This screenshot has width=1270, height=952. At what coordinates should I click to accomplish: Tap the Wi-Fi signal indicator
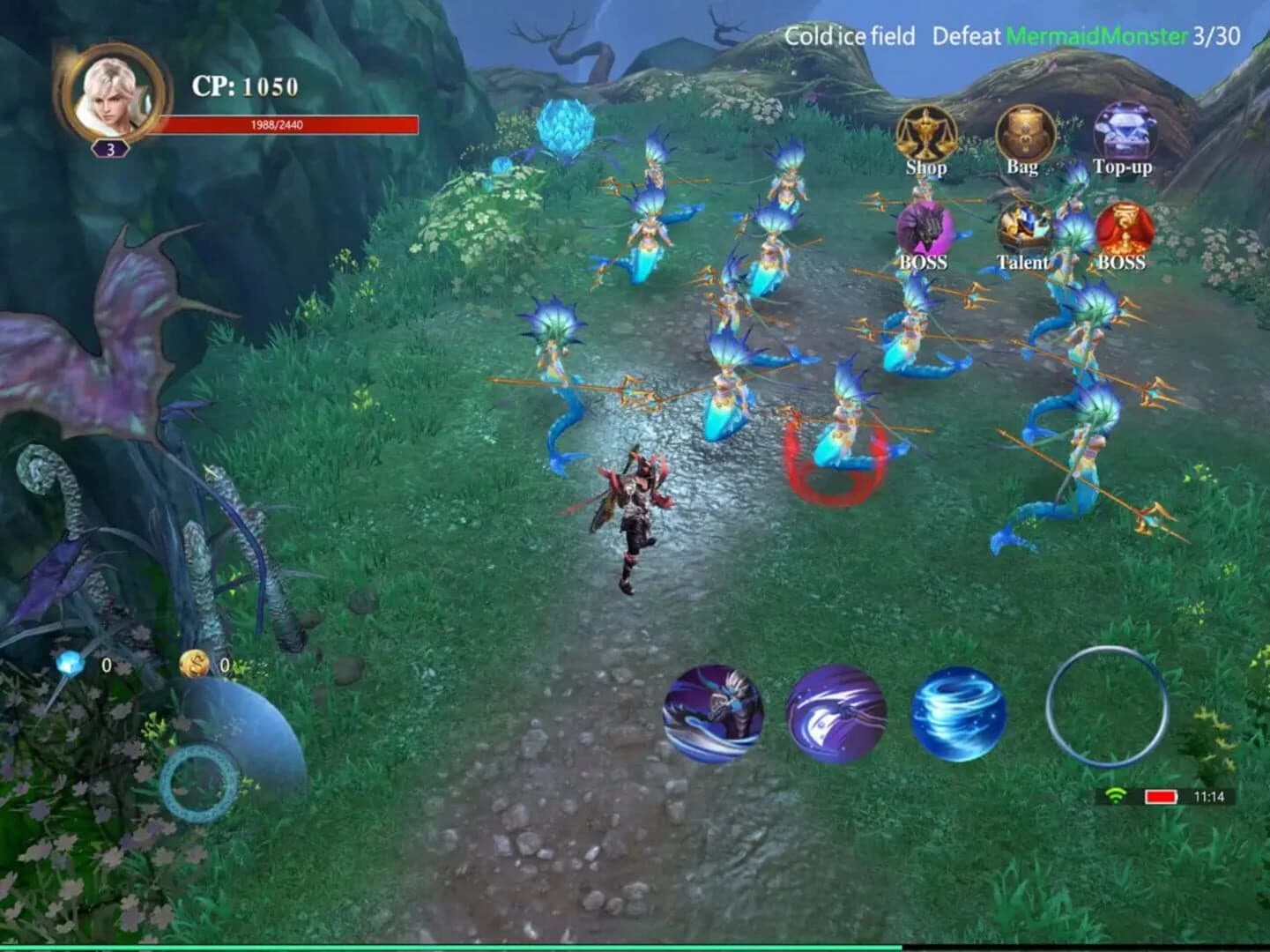point(1116,794)
